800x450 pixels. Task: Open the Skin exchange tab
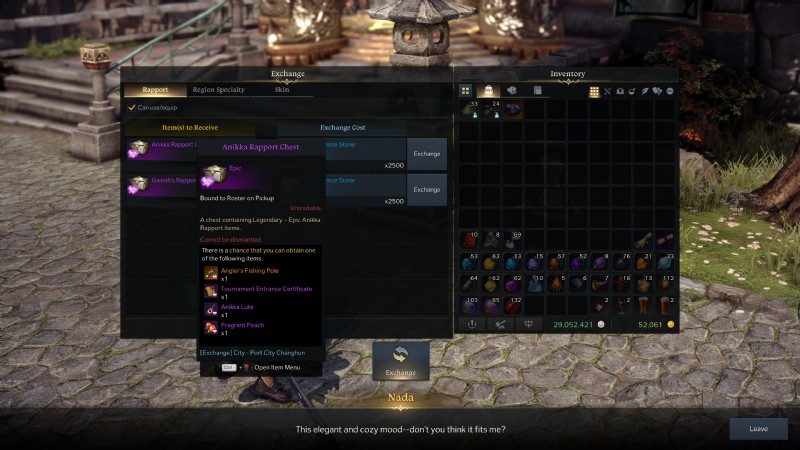click(x=282, y=90)
